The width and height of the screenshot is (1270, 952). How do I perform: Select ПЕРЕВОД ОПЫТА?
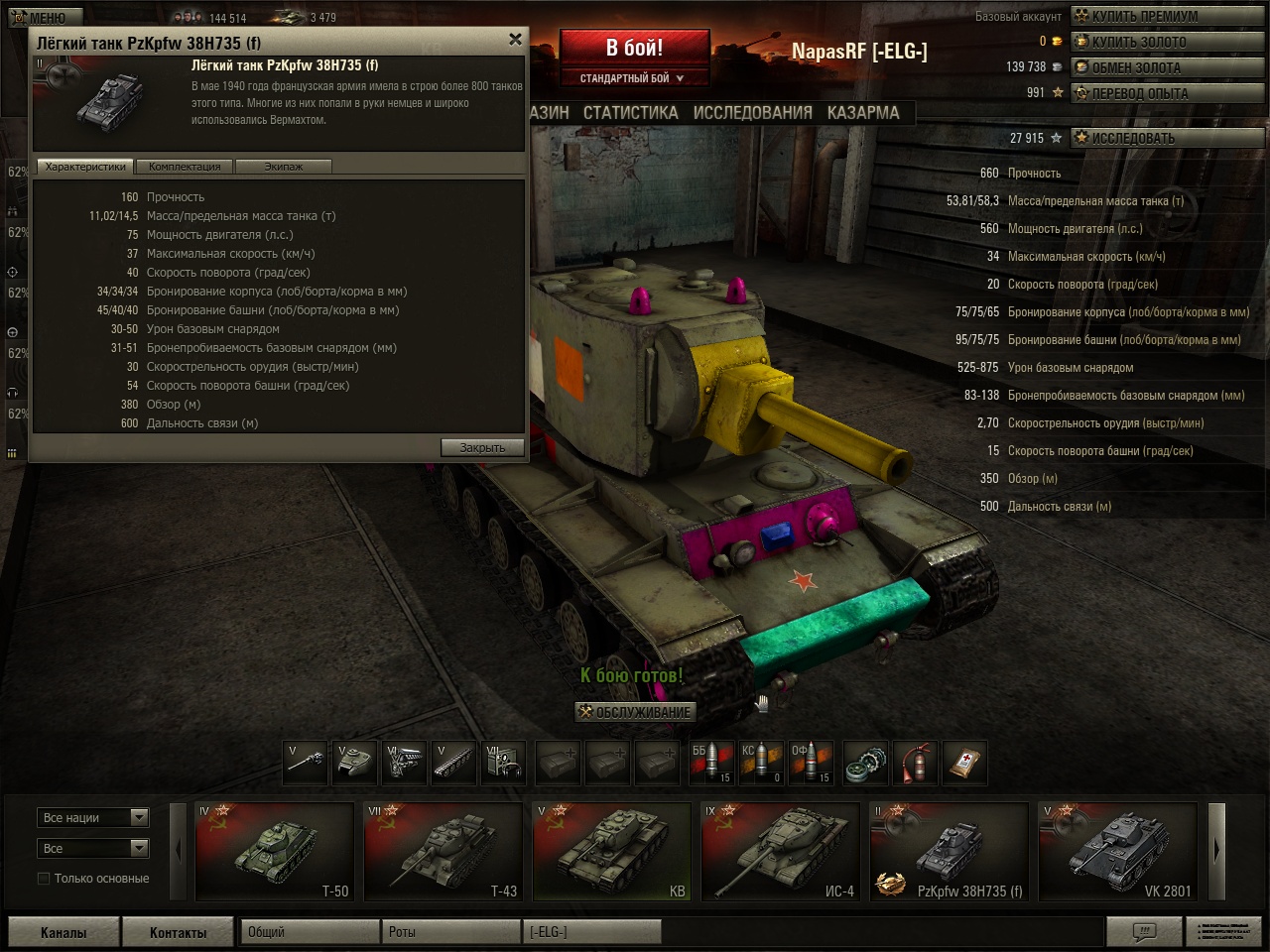click(x=1139, y=93)
